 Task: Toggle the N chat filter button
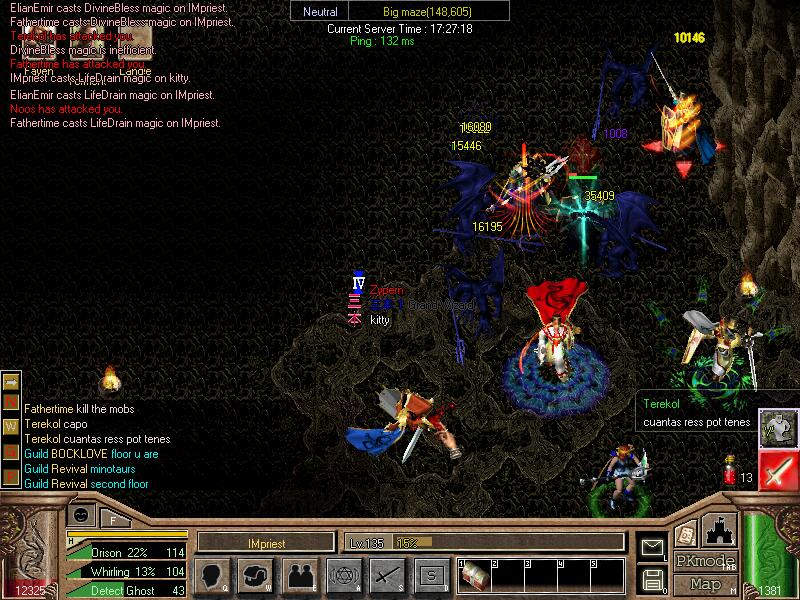[12, 403]
